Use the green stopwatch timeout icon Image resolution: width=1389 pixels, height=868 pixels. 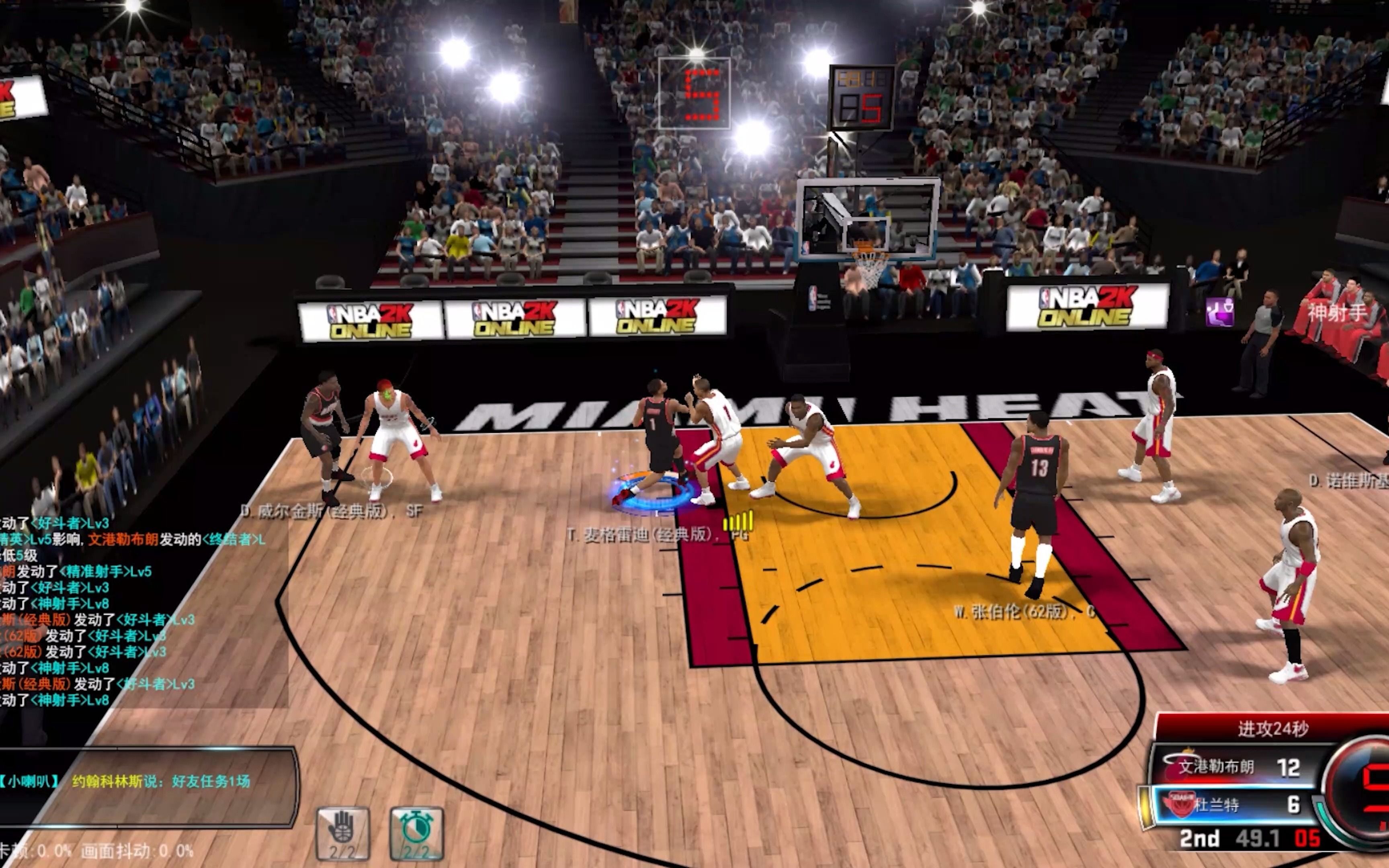pos(417,833)
